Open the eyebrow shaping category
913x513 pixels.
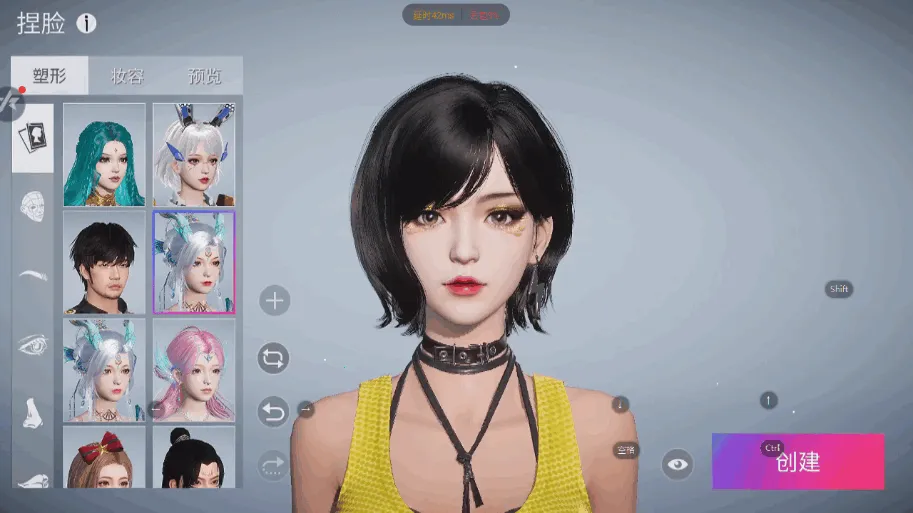click(x=33, y=275)
